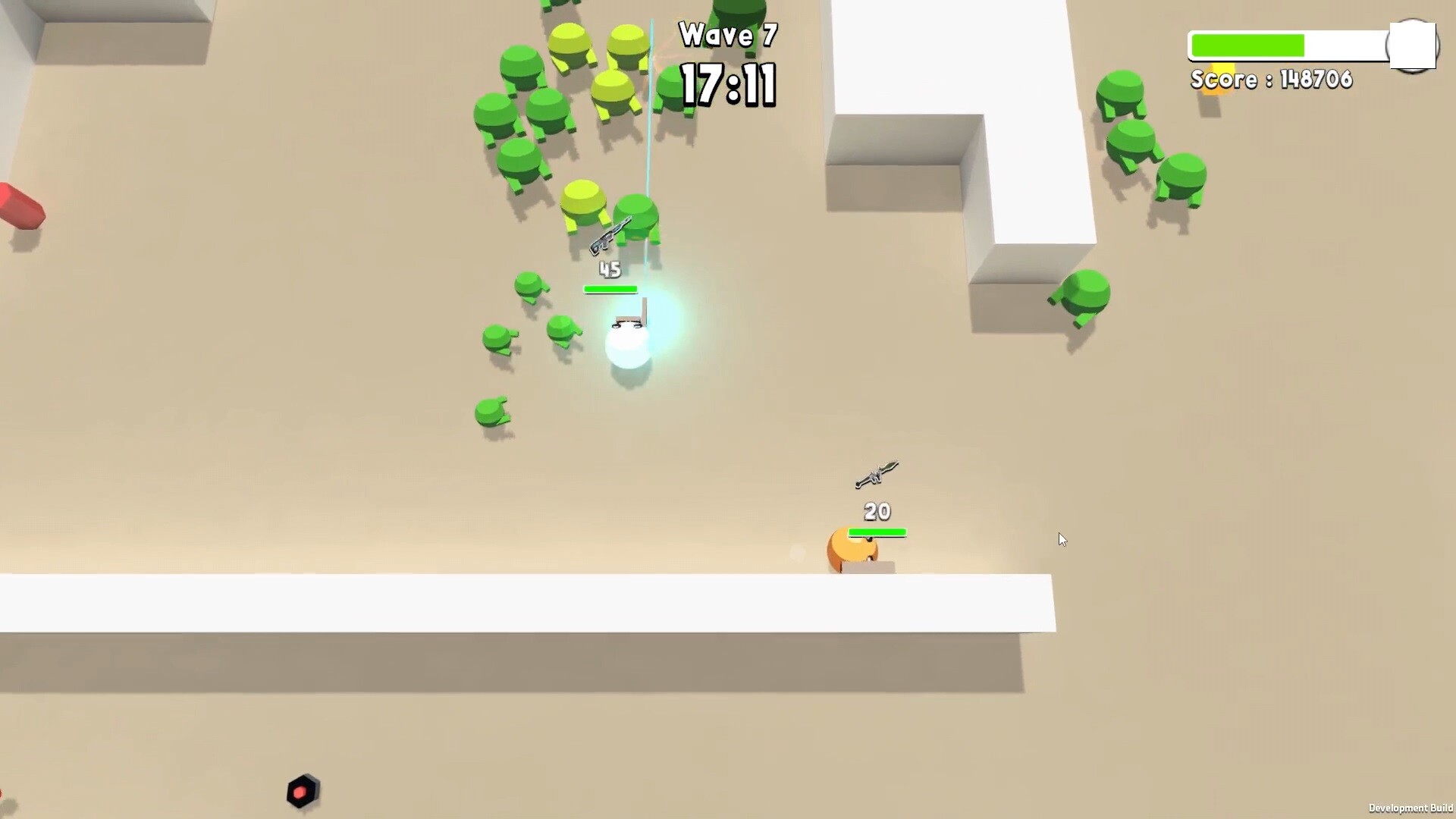This screenshot has width=1456, height=819.
Task: Click the black hexagon object bottom-left
Action: [x=303, y=791]
